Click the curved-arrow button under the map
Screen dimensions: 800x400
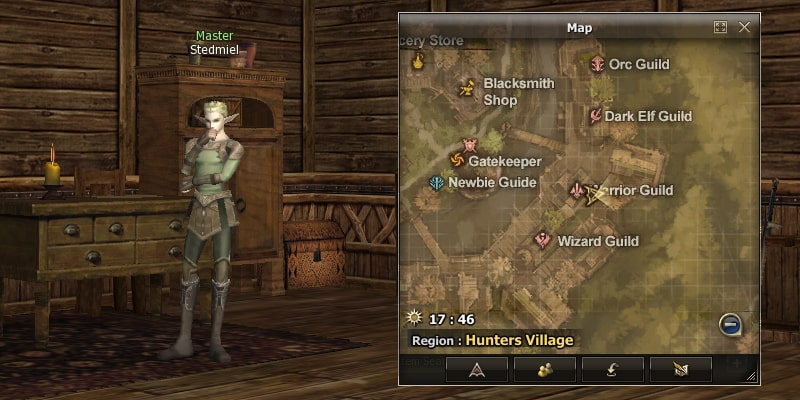pos(613,368)
